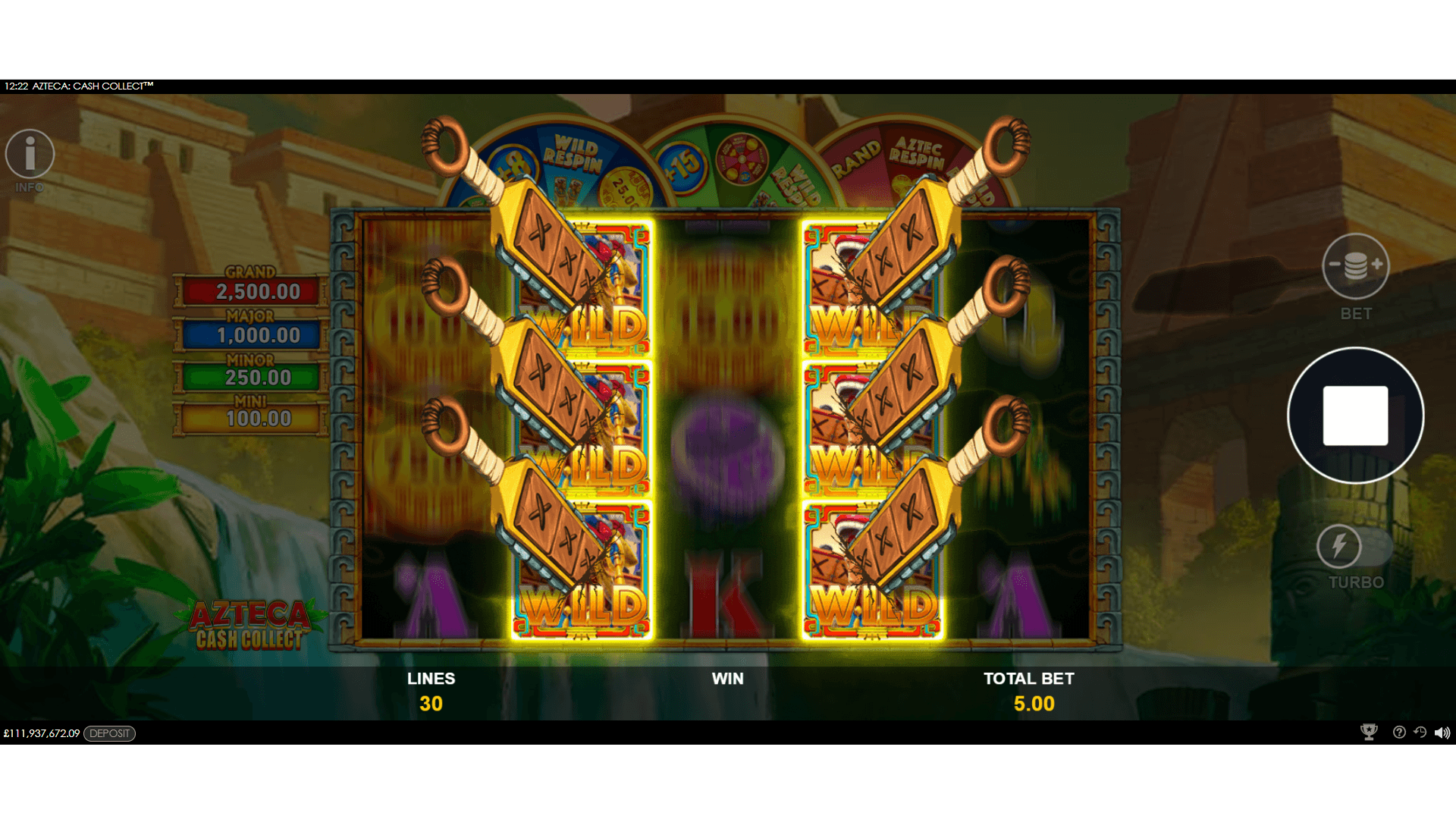Click the DEPOSIT button
Image resolution: width=1456 pixels, height=819 pixels.
point(110,733)
